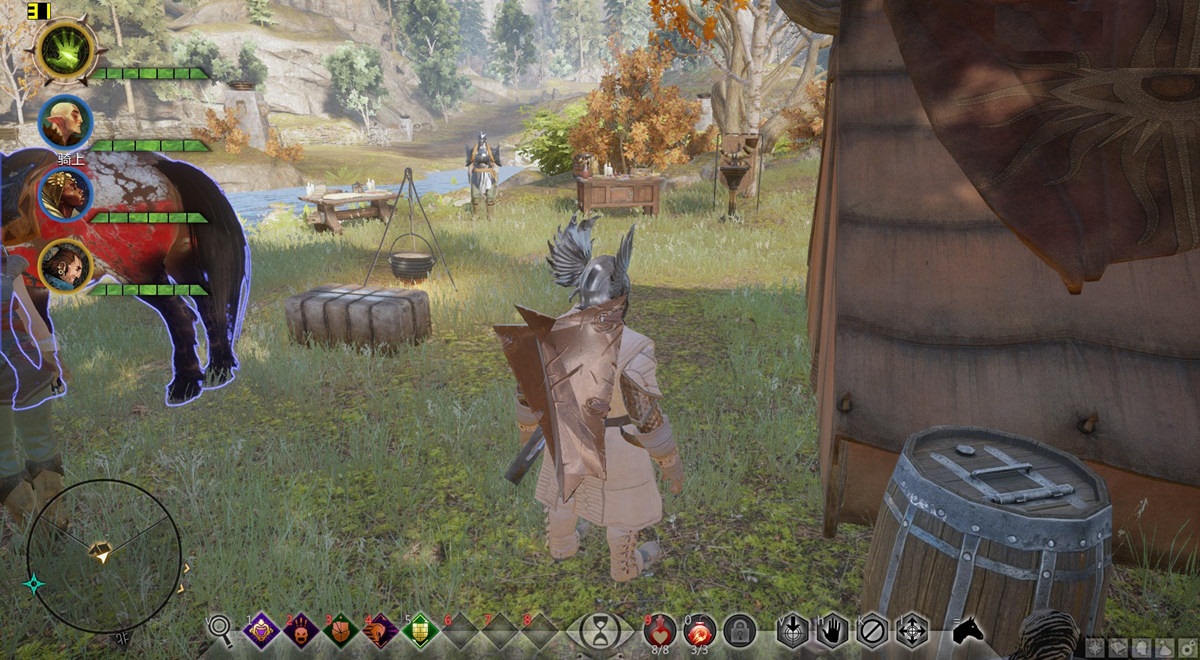Trigger the charging ability in slot 4

381,631
